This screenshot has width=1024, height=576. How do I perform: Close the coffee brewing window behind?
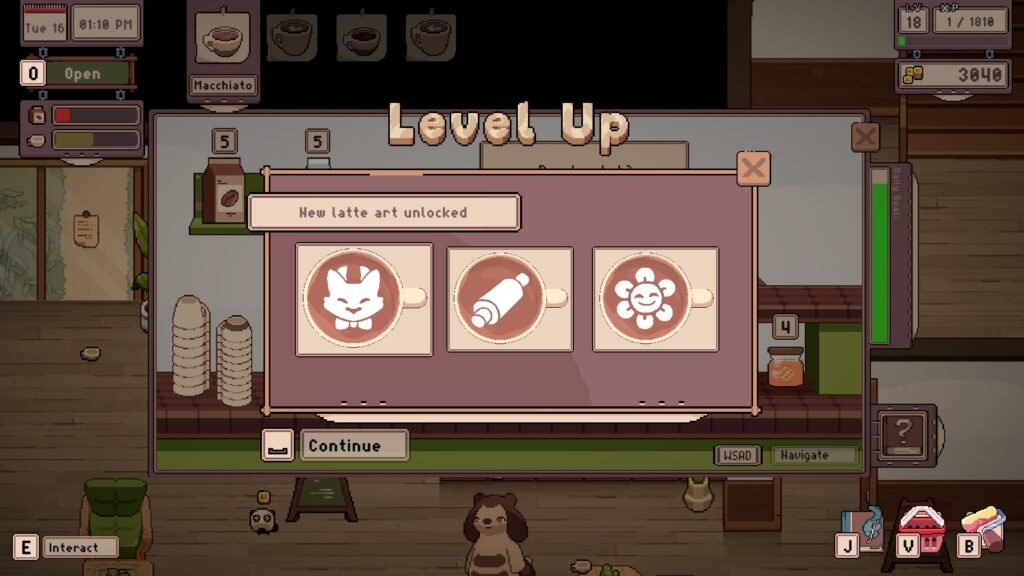coord(865,137)
